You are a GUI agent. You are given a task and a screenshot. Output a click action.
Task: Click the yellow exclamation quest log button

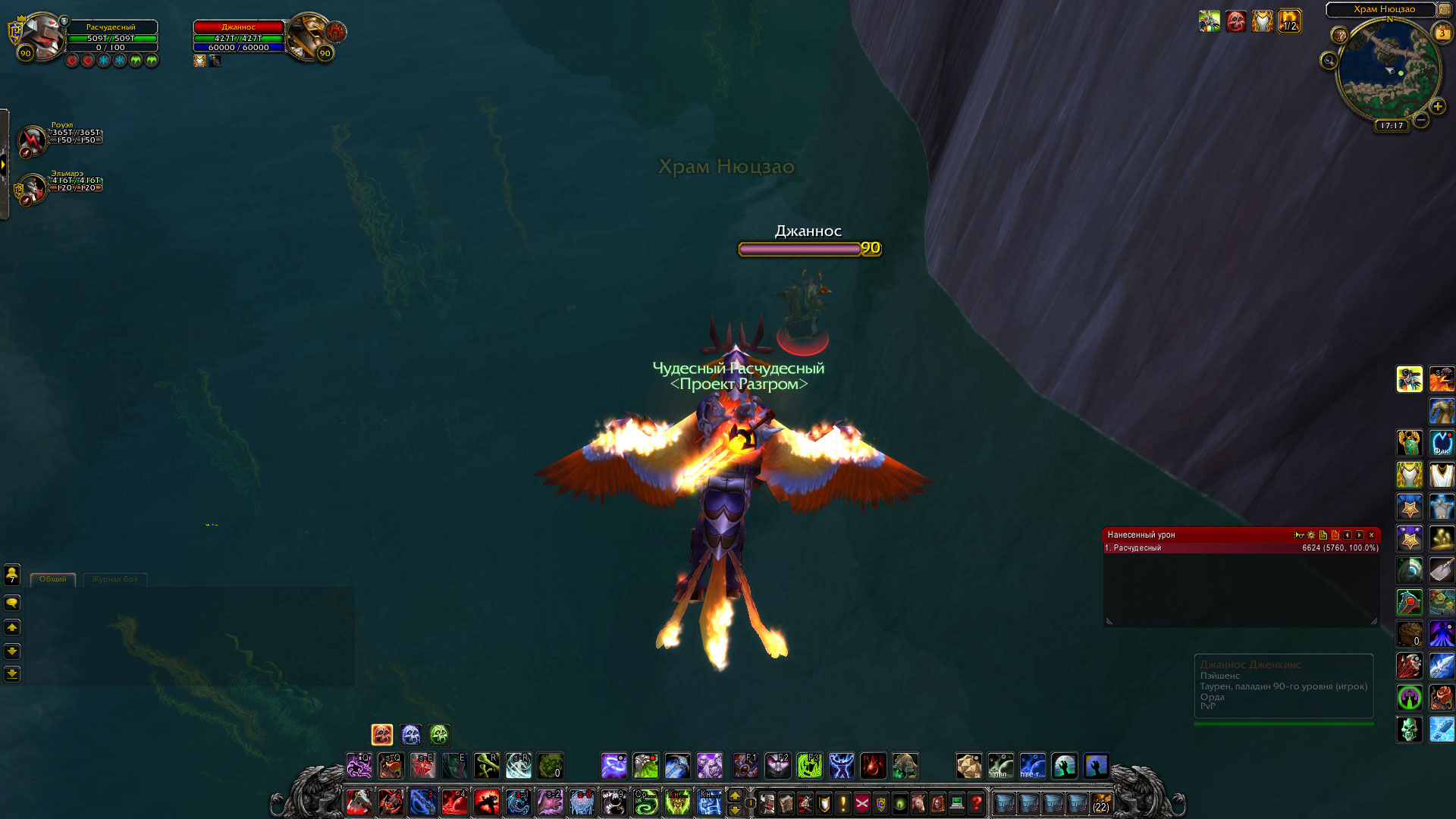tap(843, 803)
